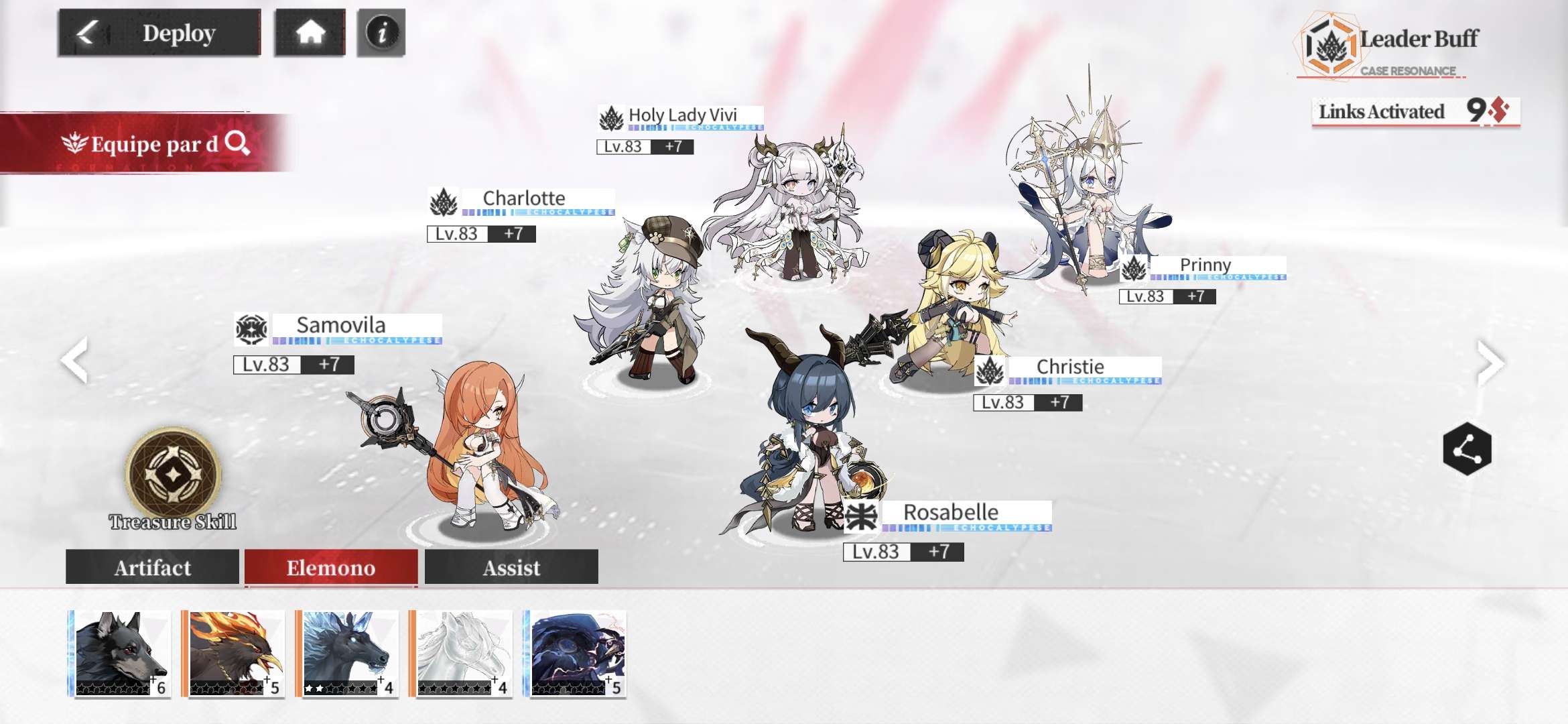Switch to previous team formation
Image resolution: width=1568 pixels, height=724 pixels.
[75, 360]
